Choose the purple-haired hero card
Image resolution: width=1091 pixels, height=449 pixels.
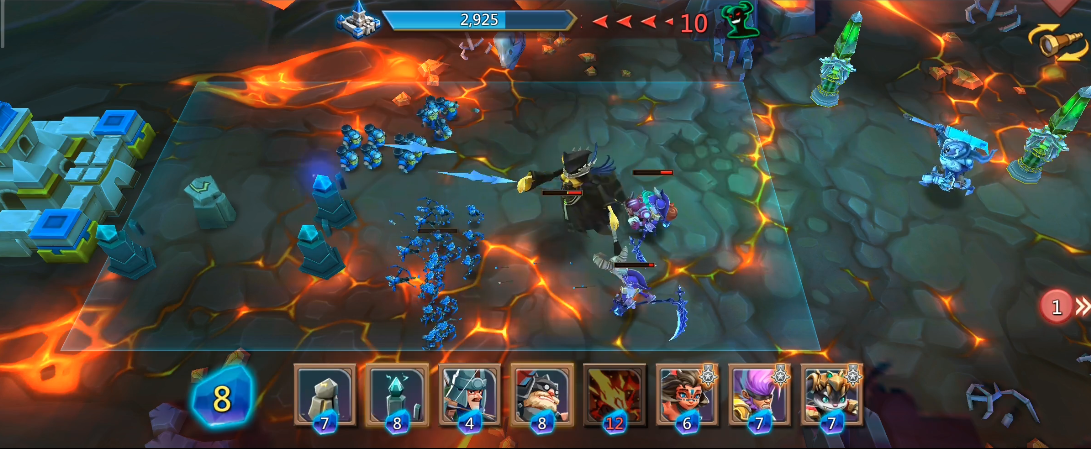click(x=759, y=395)
